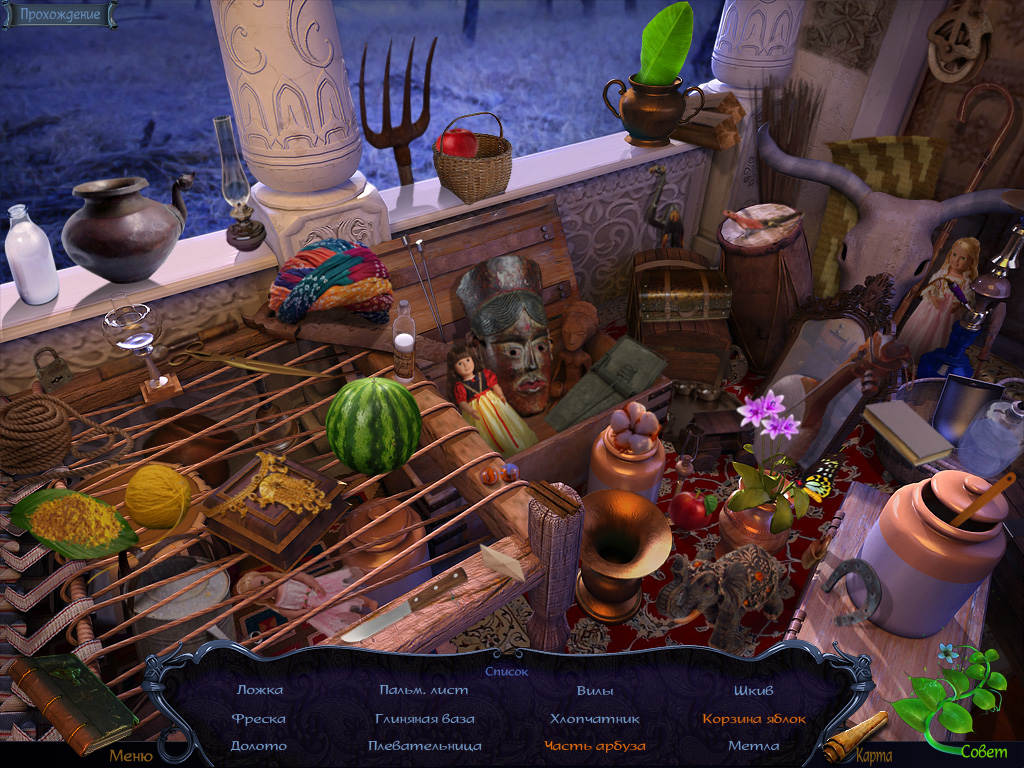Click the Пальм. лист list entry

pos(424,690)
